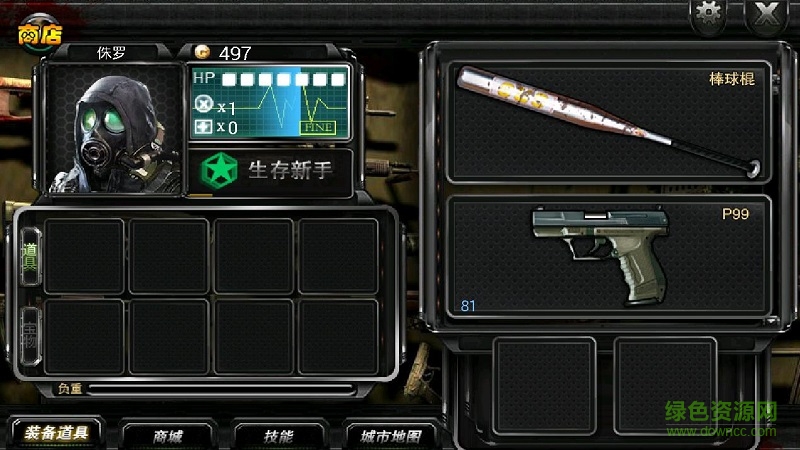Select the P99 pistol slot
The image size is (800, 450).
(x=607, y=257)
